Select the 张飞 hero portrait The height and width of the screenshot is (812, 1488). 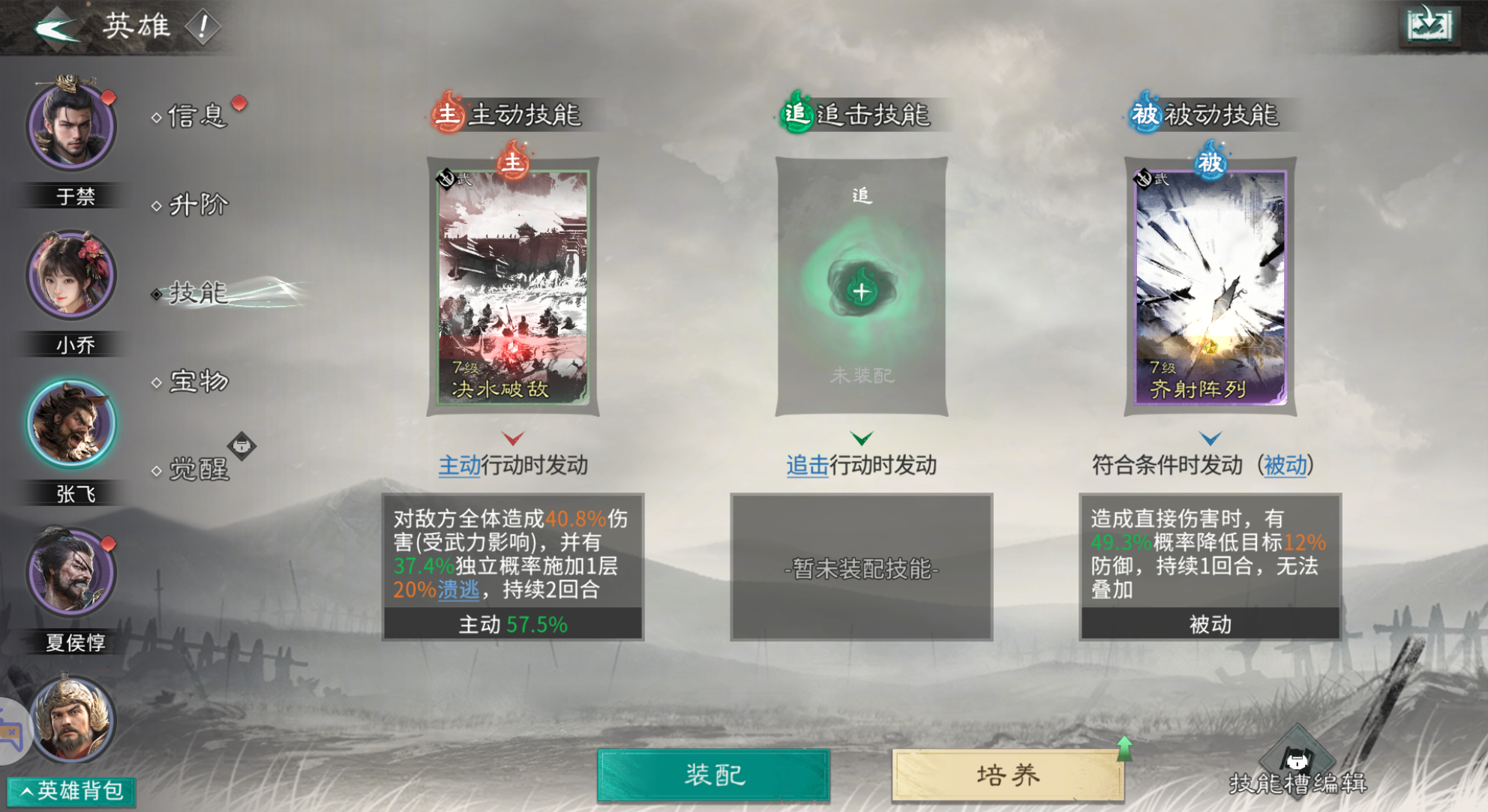tap(71, 423)
